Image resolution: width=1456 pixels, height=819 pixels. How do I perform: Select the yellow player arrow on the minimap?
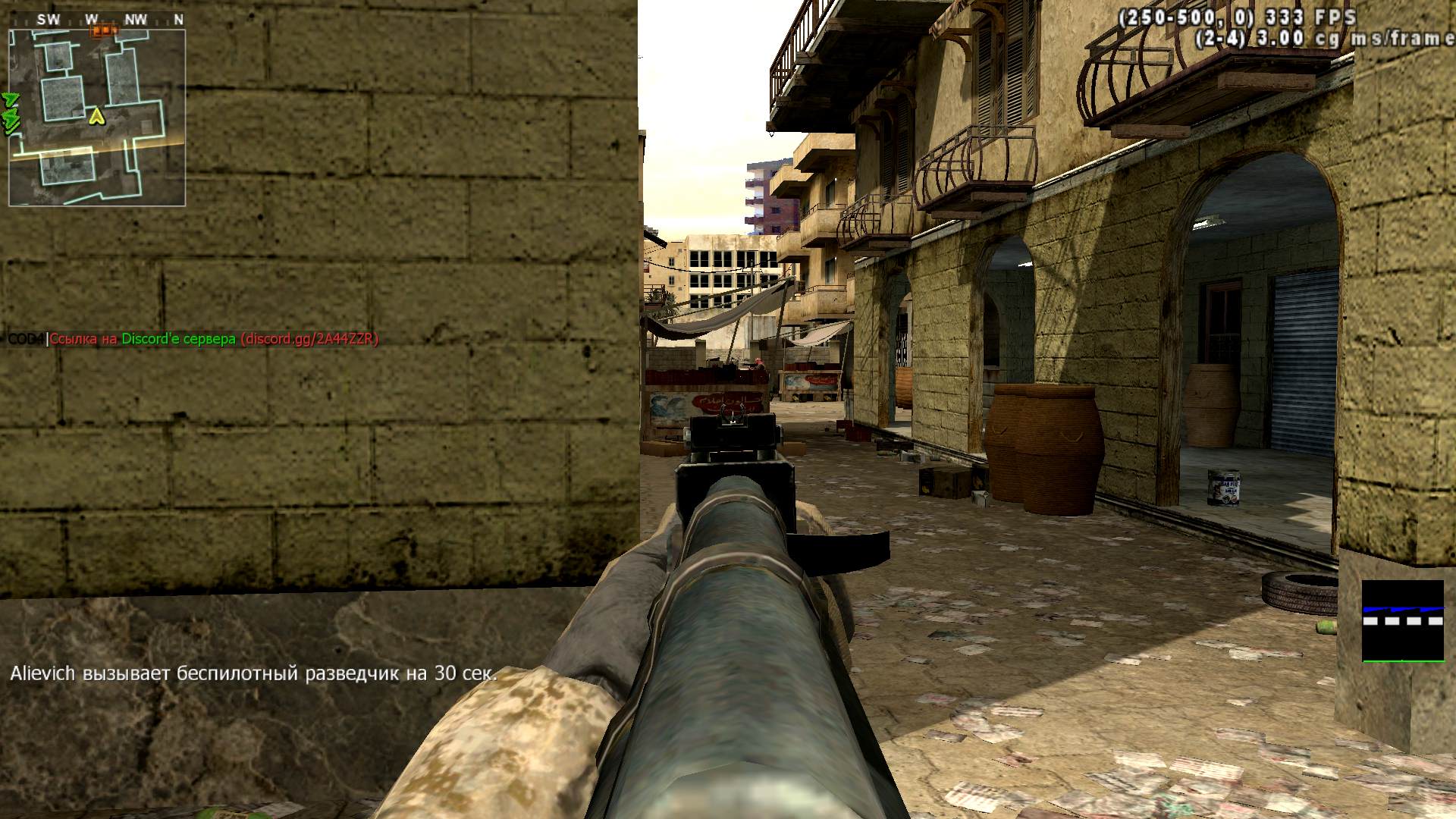tap(96, 116)
